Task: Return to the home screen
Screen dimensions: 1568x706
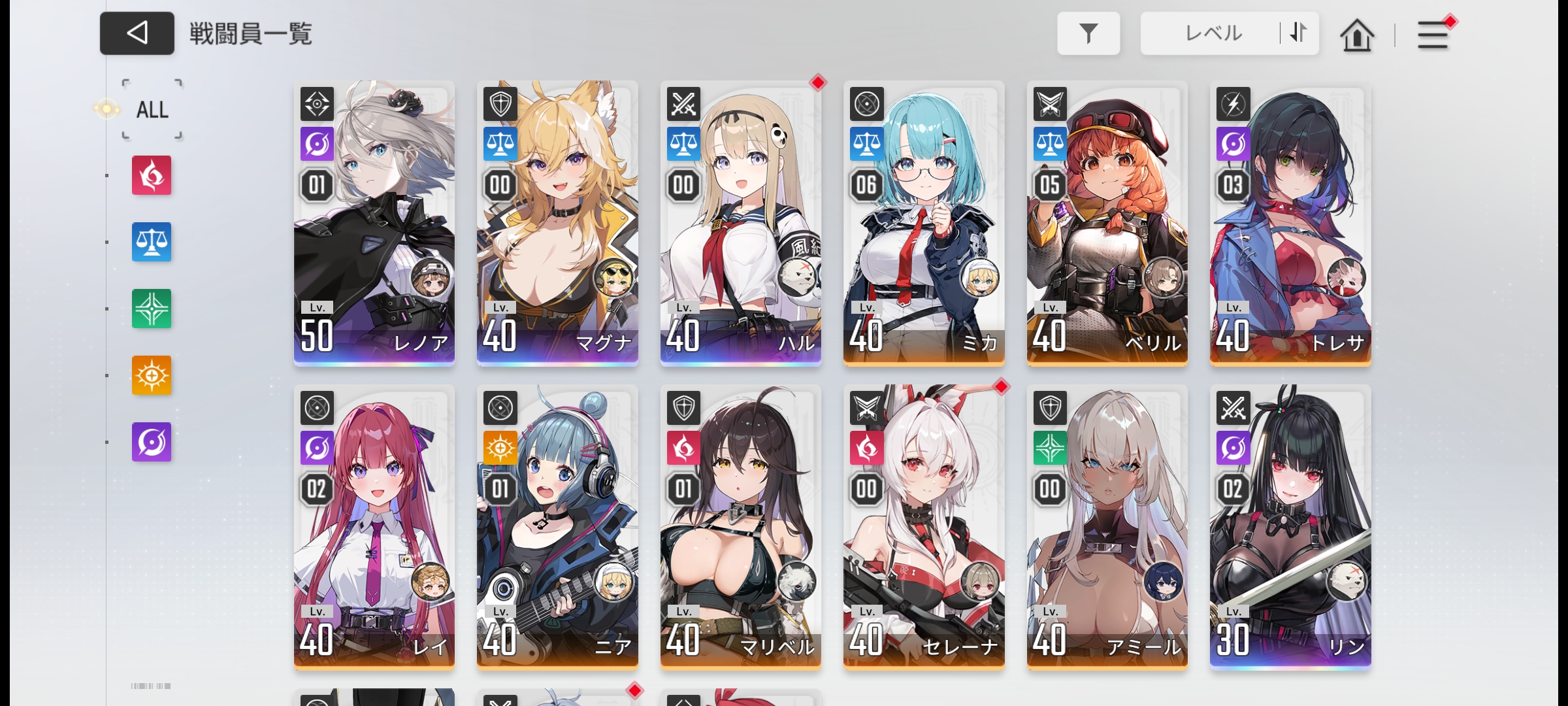Action: pos(1356,35)
